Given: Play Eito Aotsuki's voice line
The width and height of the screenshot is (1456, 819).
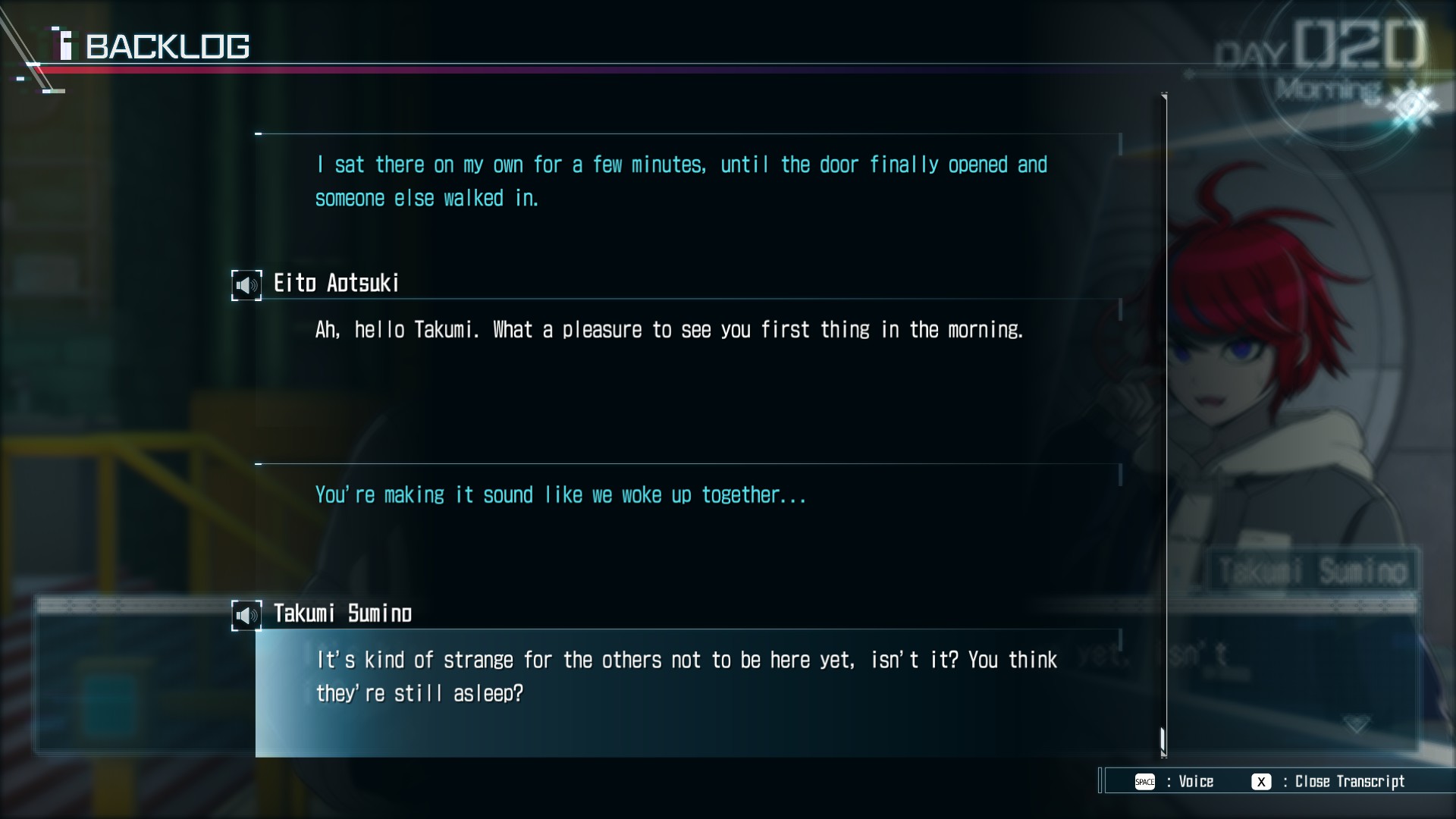Looking at the screenshot, I should (x=246, y=285).
